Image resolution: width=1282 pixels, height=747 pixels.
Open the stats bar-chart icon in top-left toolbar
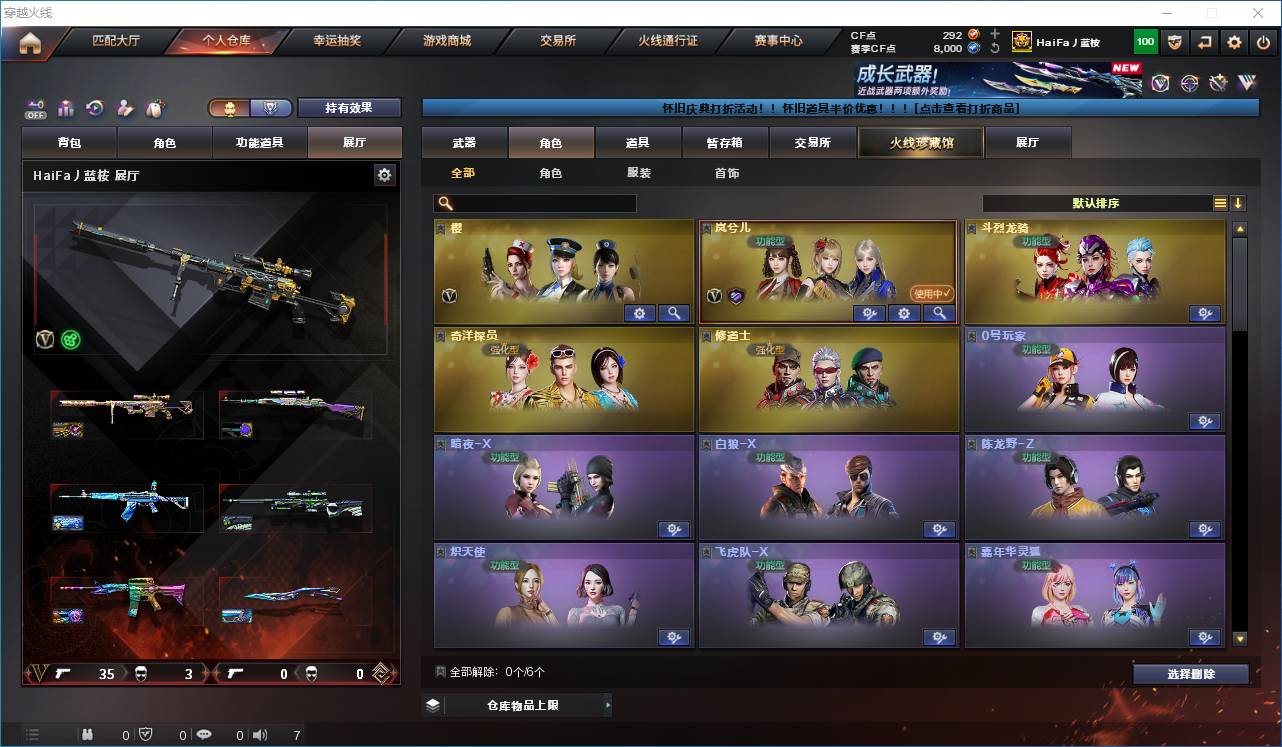click(66, 108)
